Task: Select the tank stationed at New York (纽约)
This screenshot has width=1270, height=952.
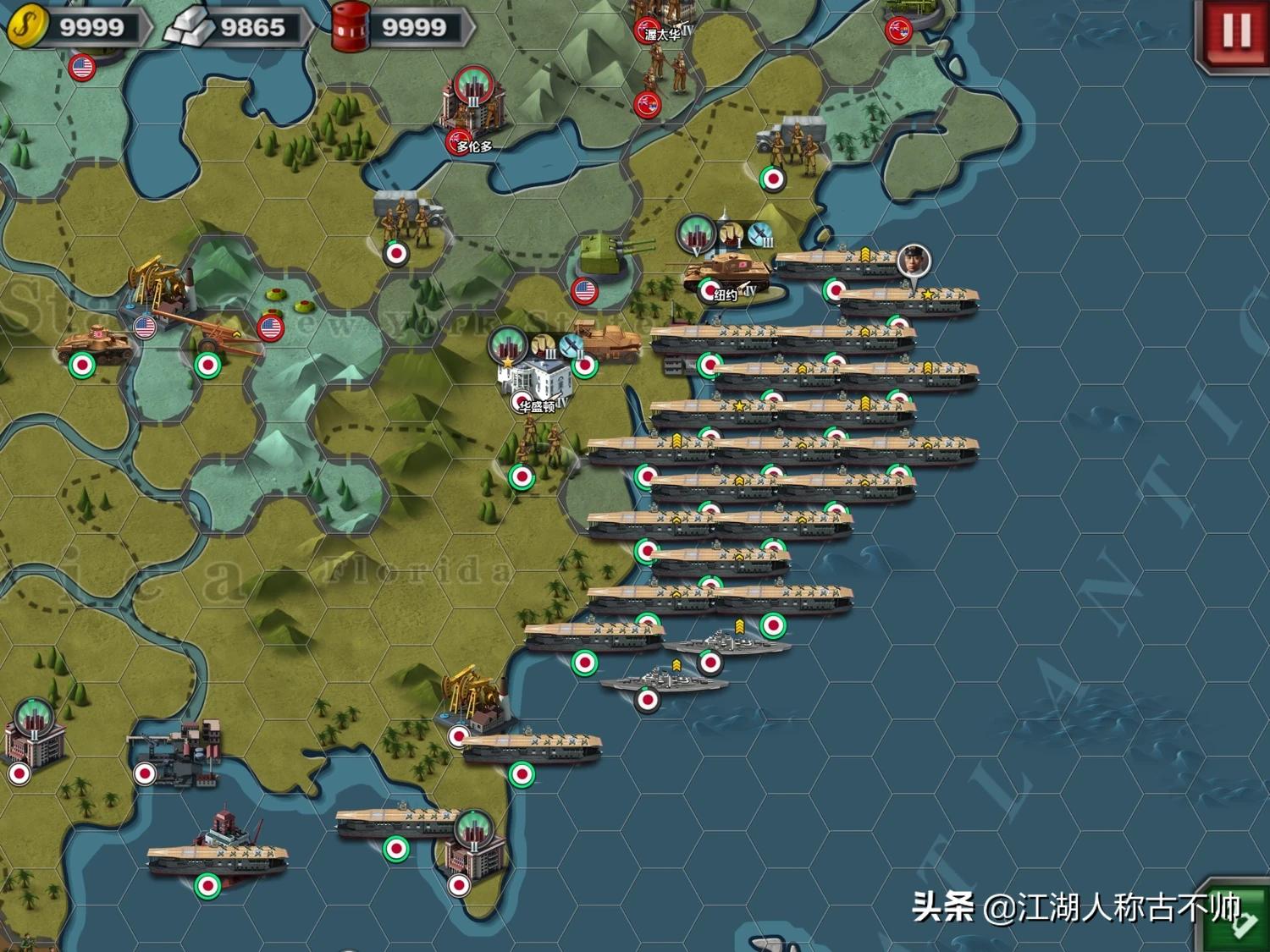Action: point(724,272)
